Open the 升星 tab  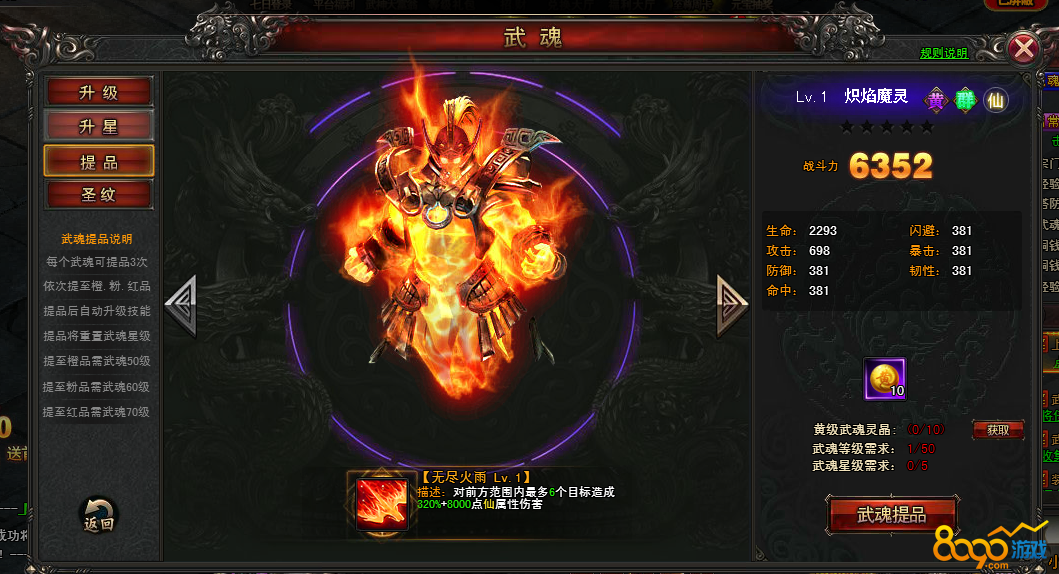98,126
